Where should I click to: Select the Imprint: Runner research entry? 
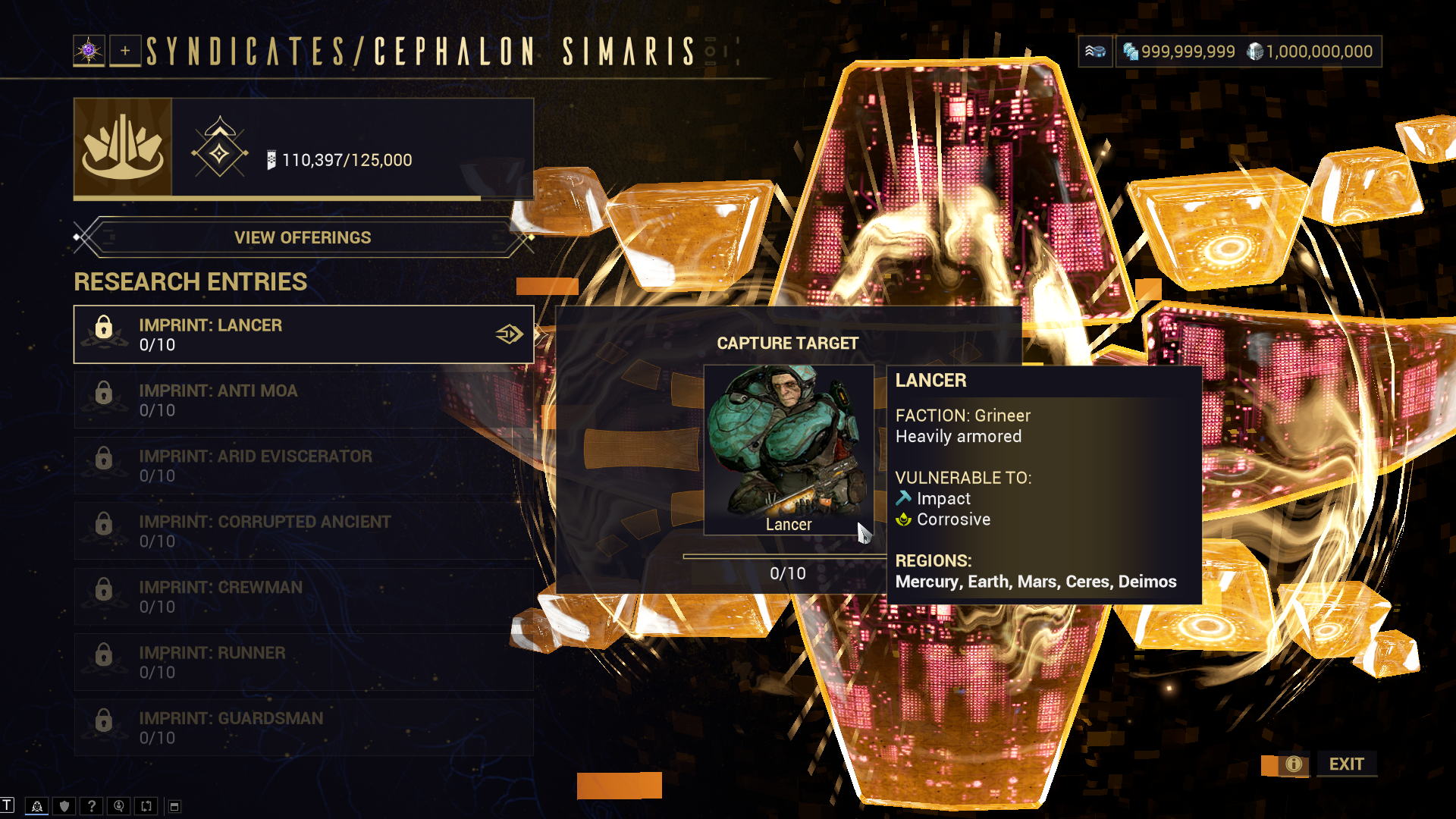pyautogui.click(x=303, y=662)
